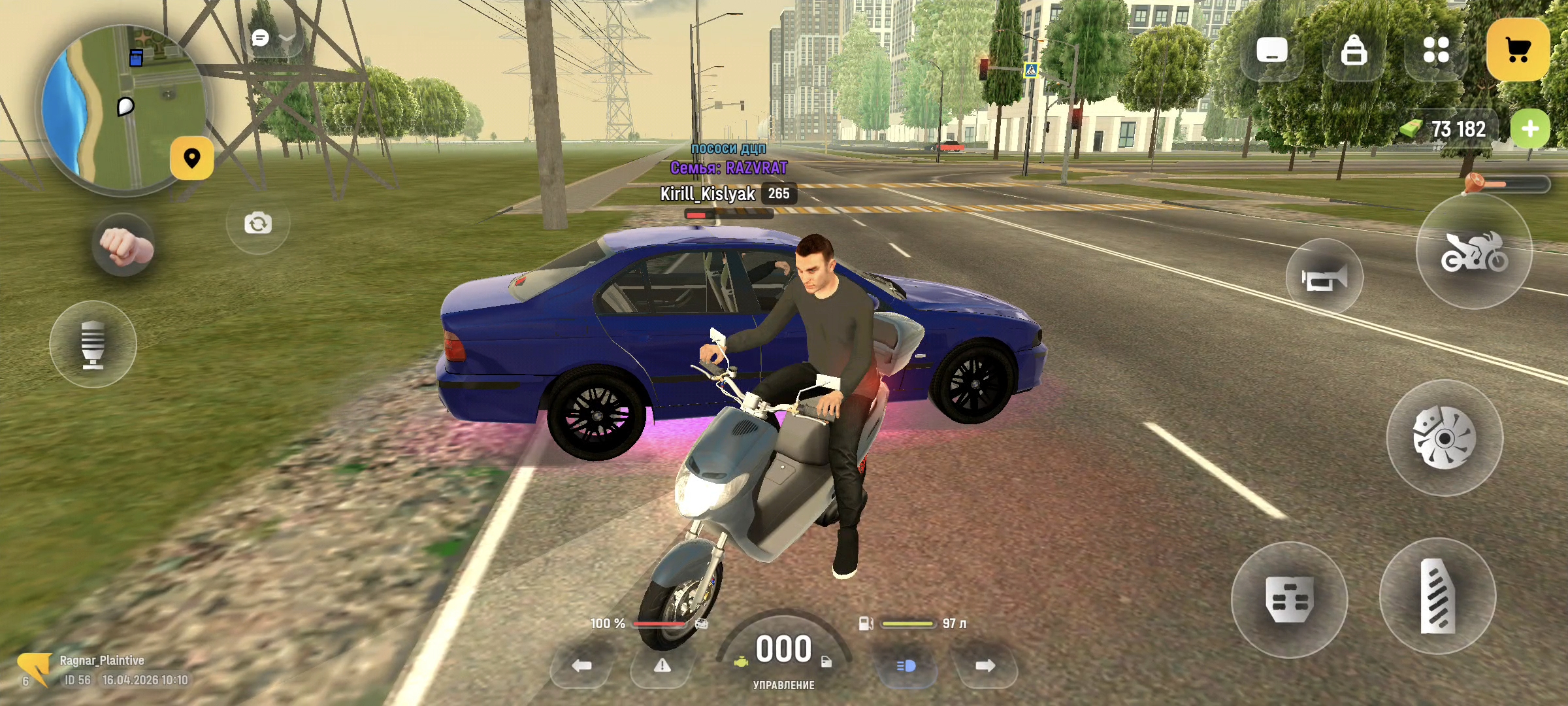The height and width of the screenshot is (706, 1568).
Task: Use the fist punch action
Action: [x=123, y=246]
